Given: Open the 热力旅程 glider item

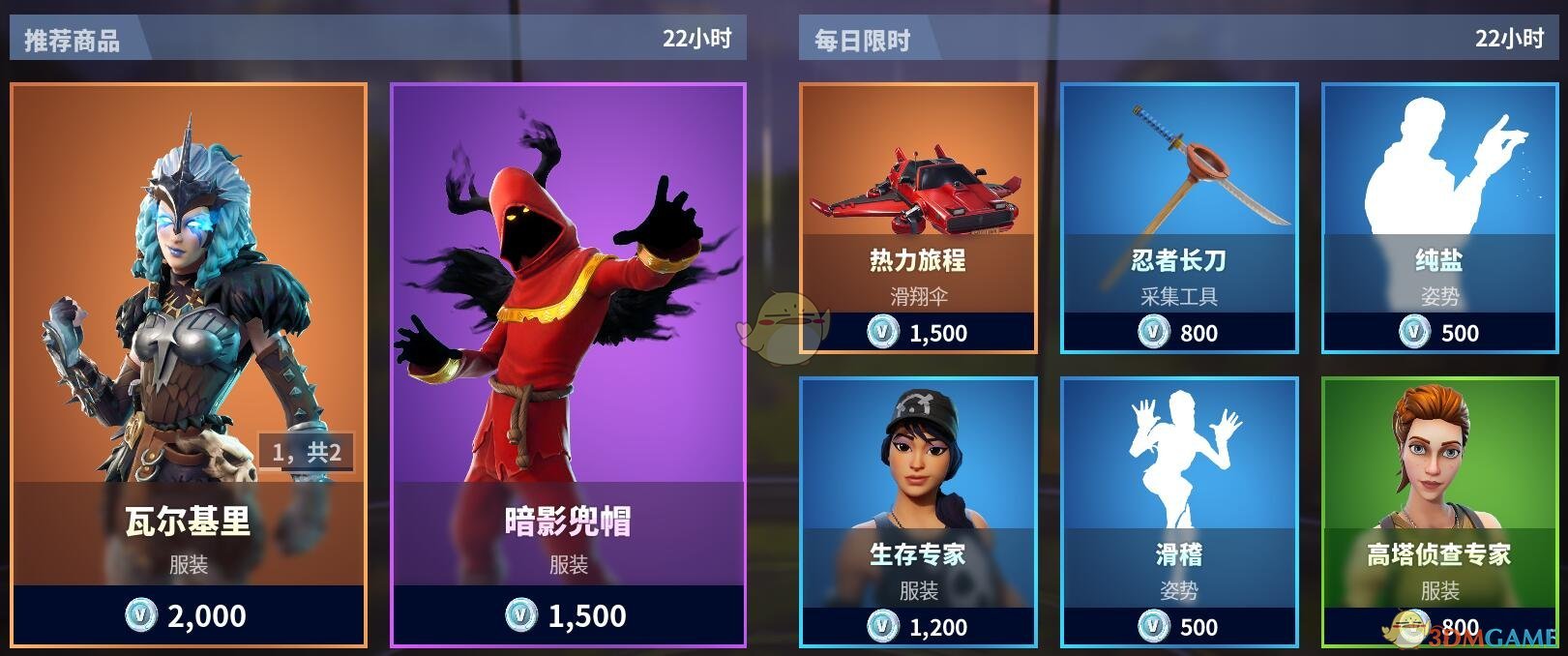Looking at the screenshot, I should tap(918, 218).
